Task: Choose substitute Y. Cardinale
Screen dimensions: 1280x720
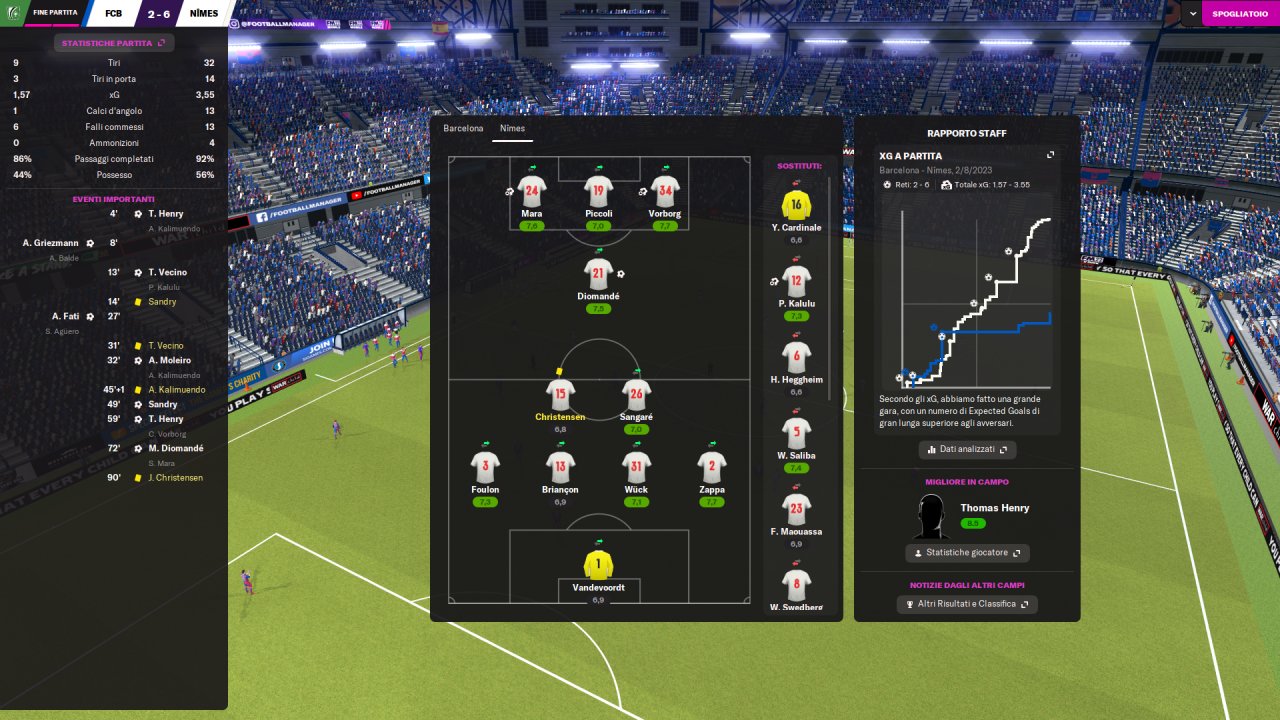Action: (x=796, y=206)
